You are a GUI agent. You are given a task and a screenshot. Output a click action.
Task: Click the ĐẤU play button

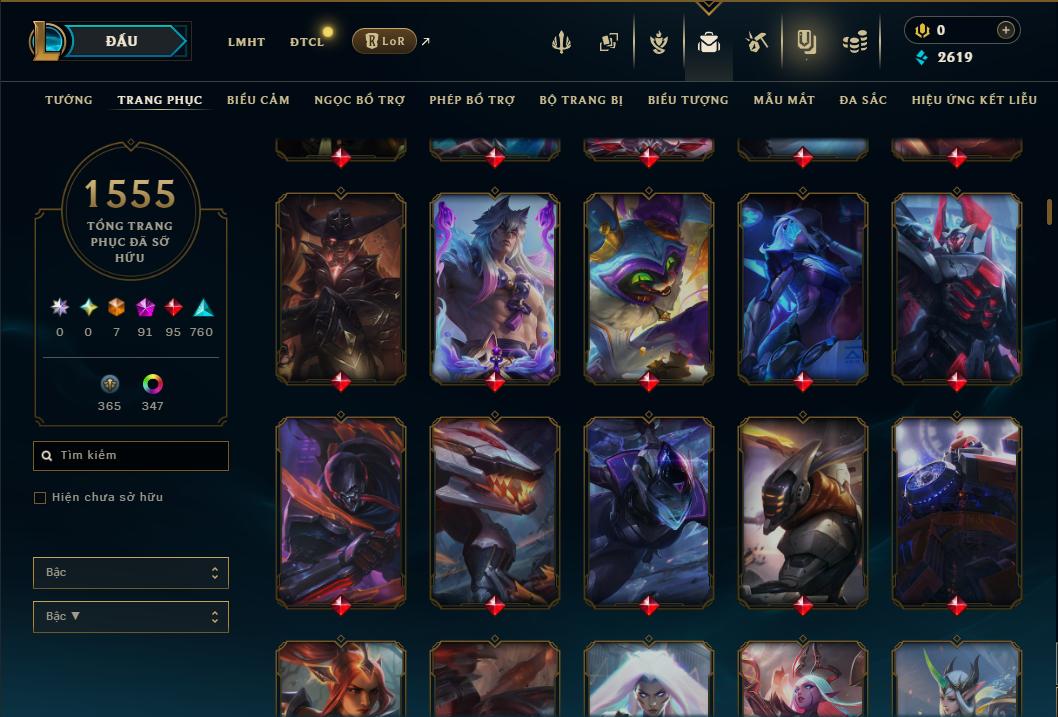pyautogui.click(x=122, y=41)
